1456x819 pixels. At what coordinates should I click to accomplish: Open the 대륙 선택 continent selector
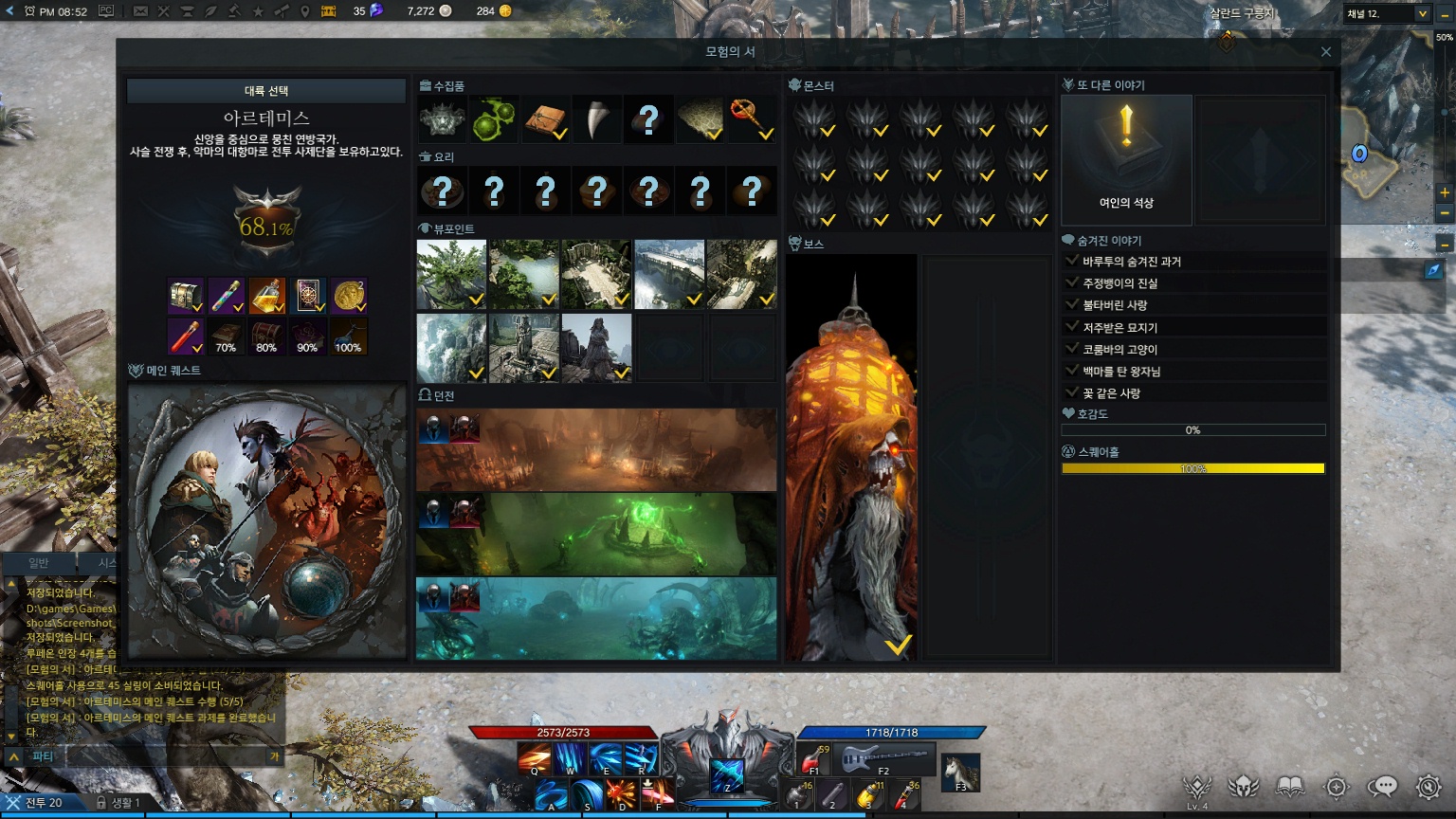point(266,91)
